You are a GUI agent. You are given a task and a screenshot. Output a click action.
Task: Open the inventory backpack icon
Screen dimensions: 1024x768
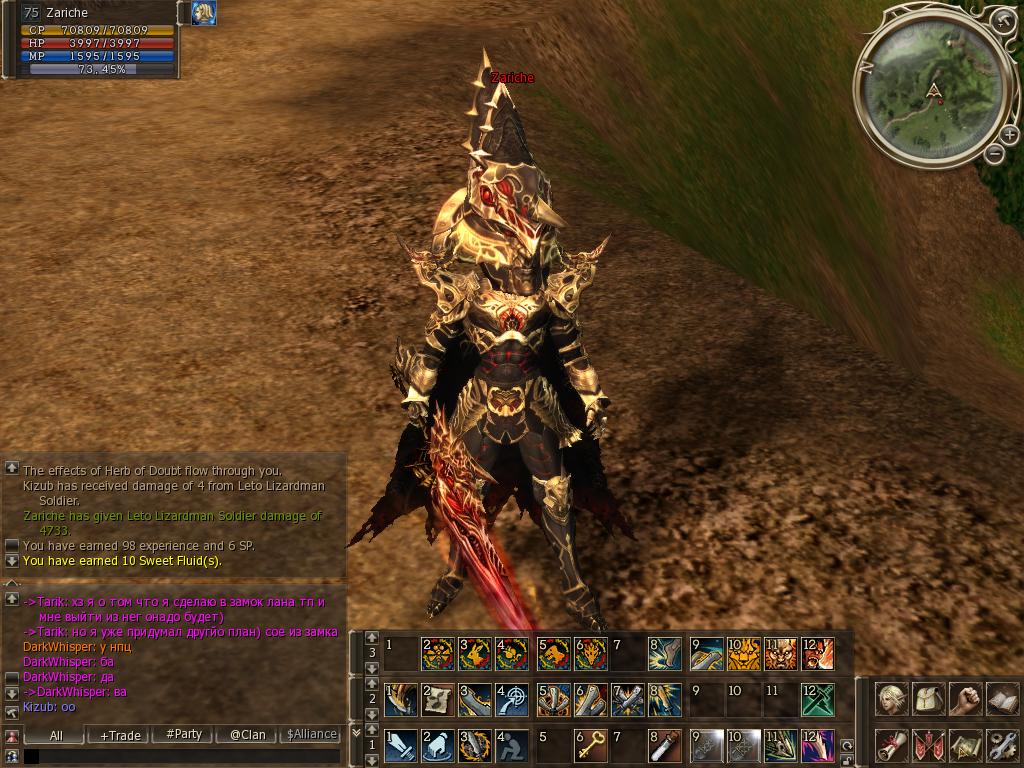point(928,698)
